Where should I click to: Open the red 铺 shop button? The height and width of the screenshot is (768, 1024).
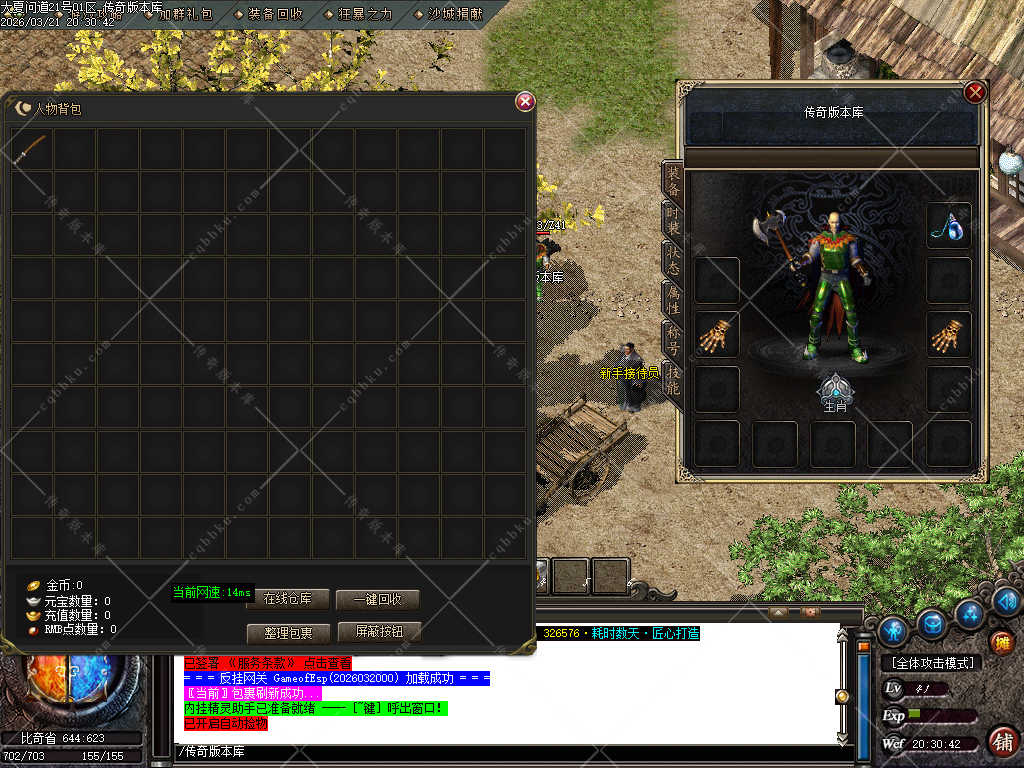click(1003, 741)
